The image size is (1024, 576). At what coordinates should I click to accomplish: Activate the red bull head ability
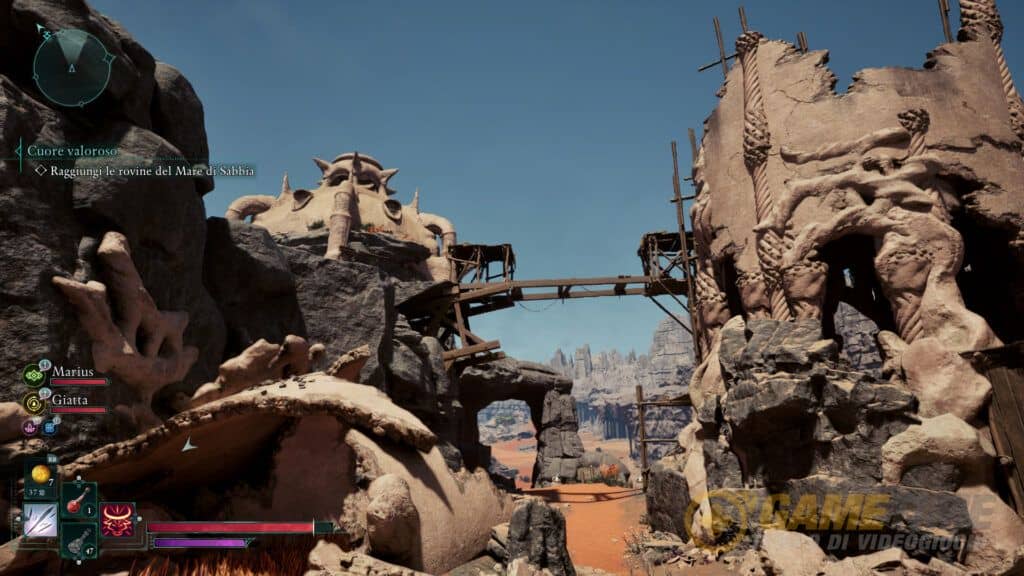tap(117, 519)
